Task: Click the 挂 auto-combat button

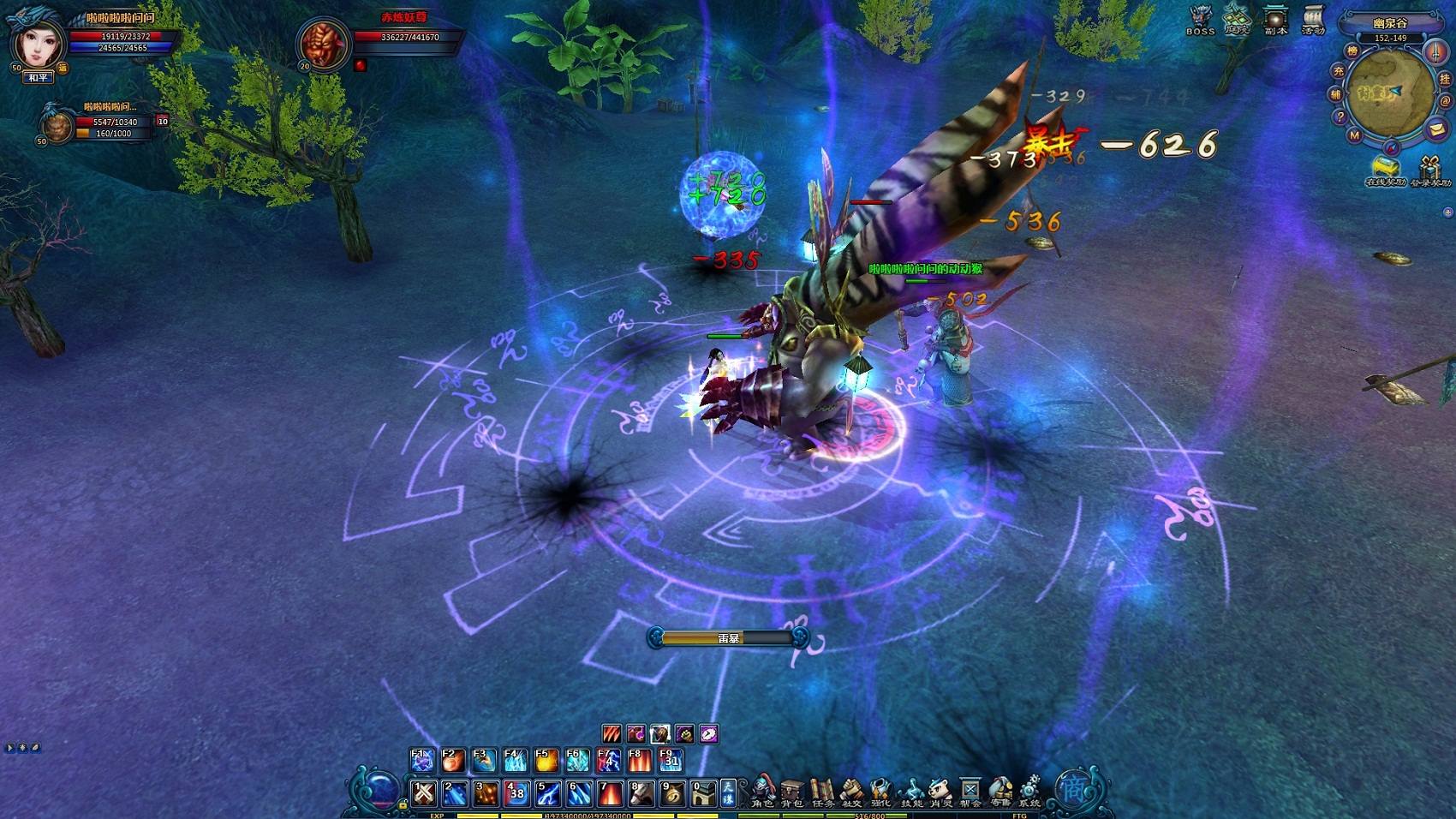Action: point(1445,79)
